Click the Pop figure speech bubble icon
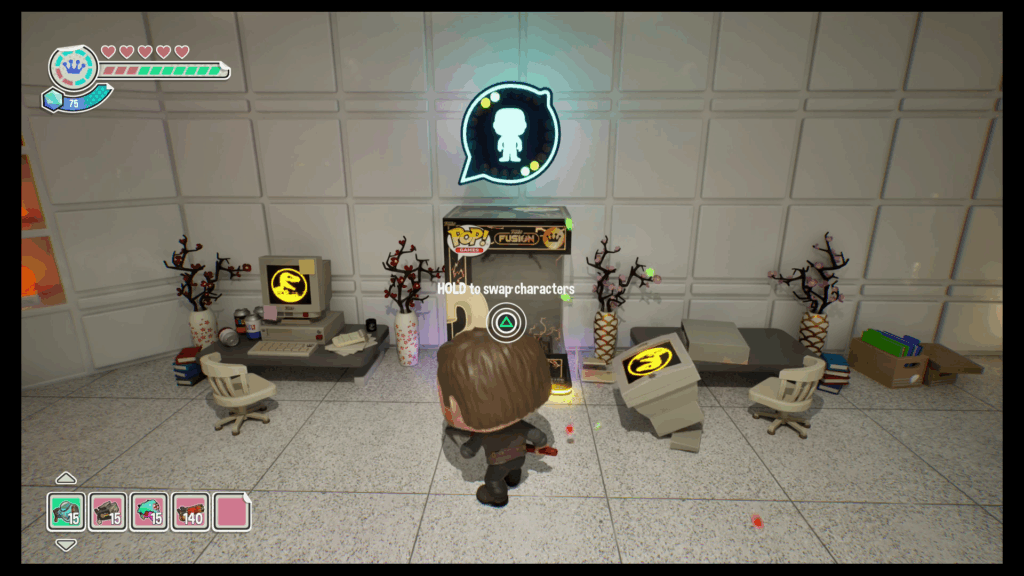This screenshot has width=1024, height=576. [510, 134]
